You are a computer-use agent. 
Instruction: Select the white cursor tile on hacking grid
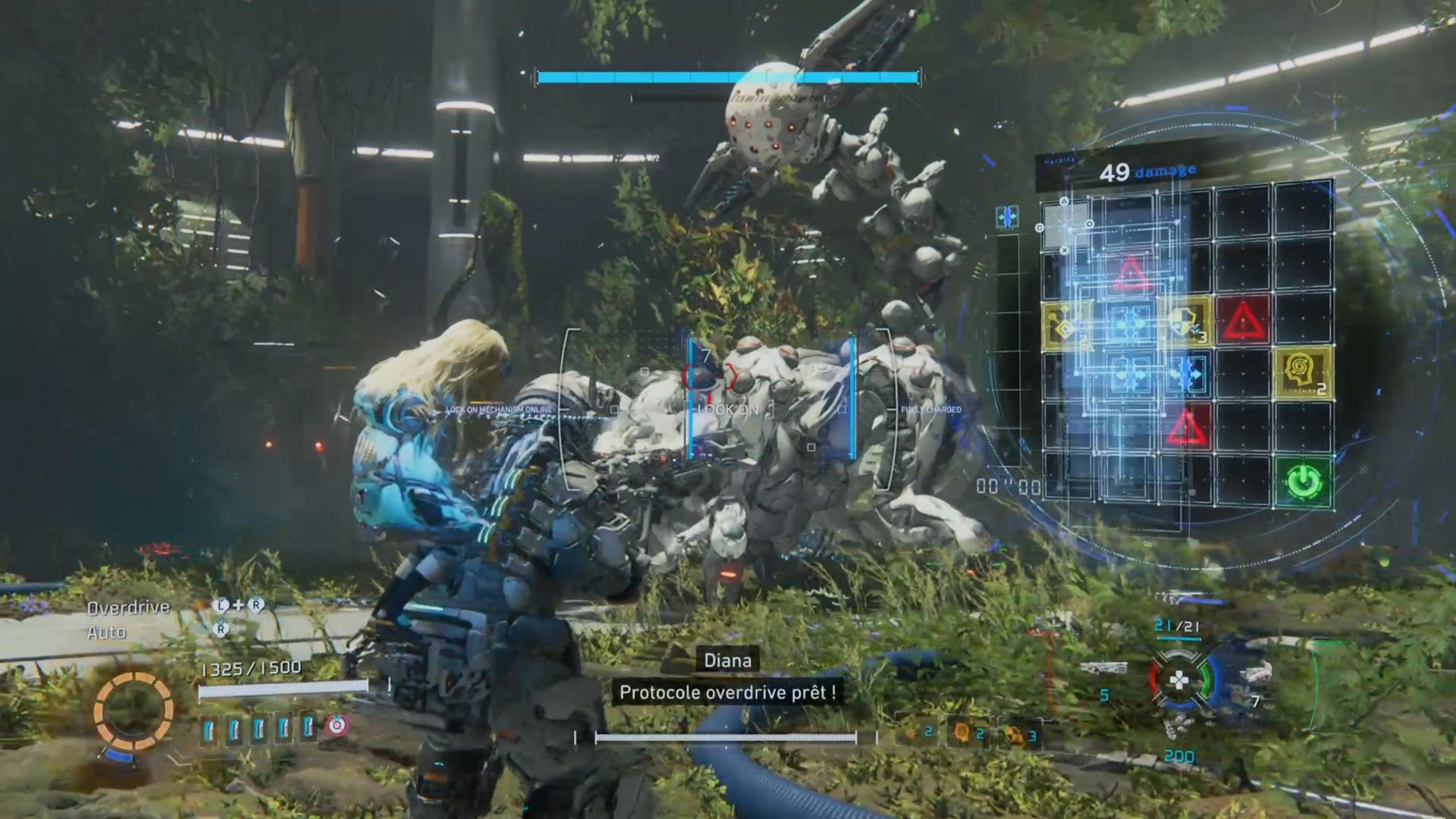1065,226
